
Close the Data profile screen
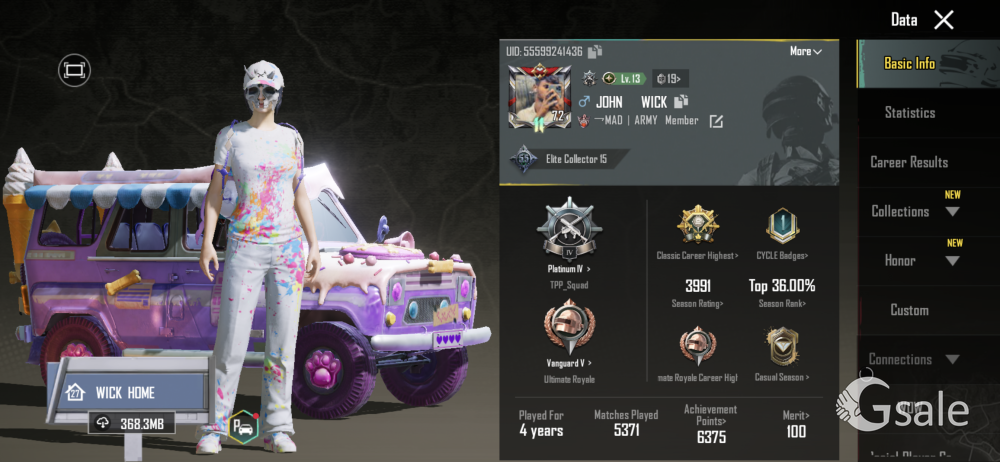pyautogui.click(x=943, y=19)
